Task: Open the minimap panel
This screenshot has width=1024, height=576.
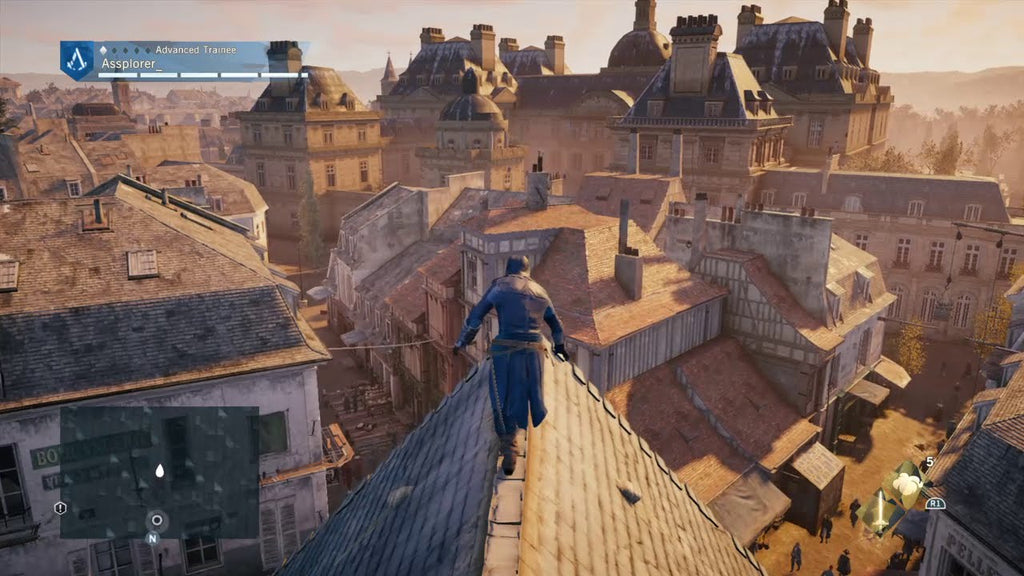Action: pyautogui.click(x=159, y=470)
